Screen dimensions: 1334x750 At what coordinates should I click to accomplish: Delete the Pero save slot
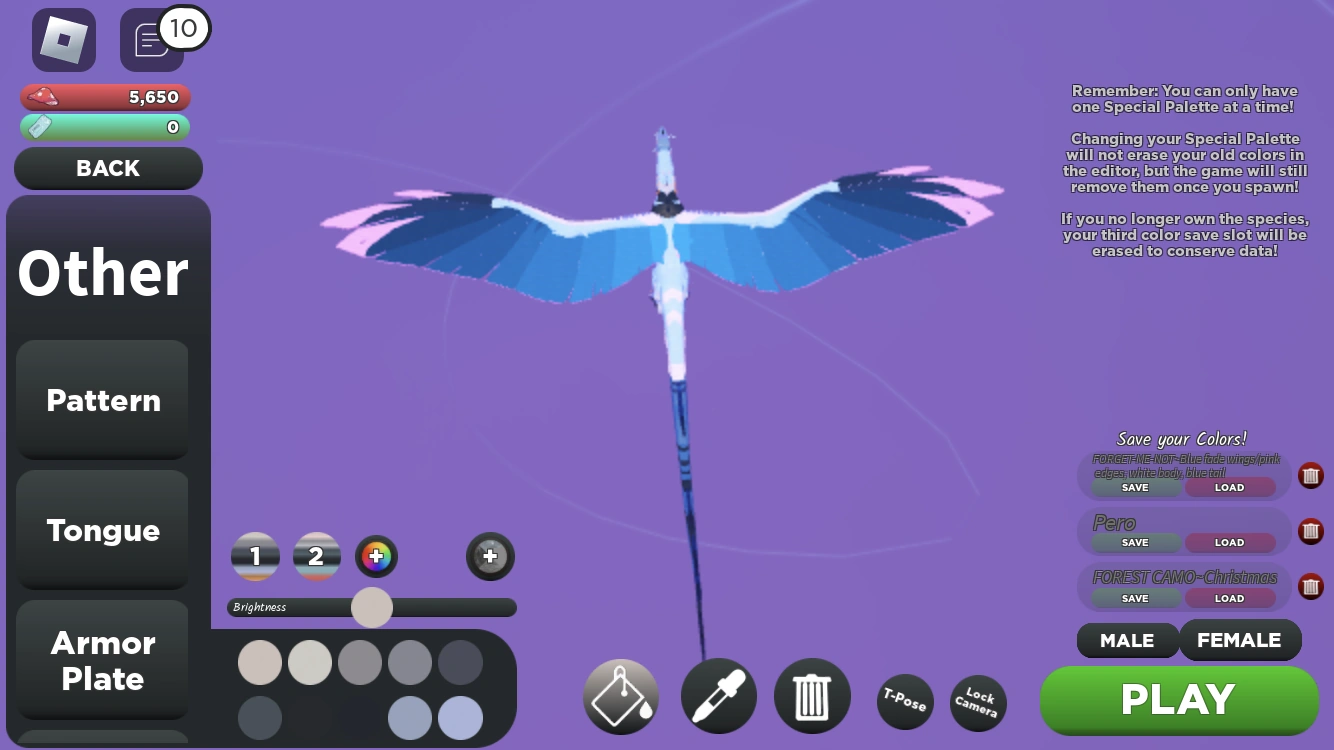(x=1310, y=531)
